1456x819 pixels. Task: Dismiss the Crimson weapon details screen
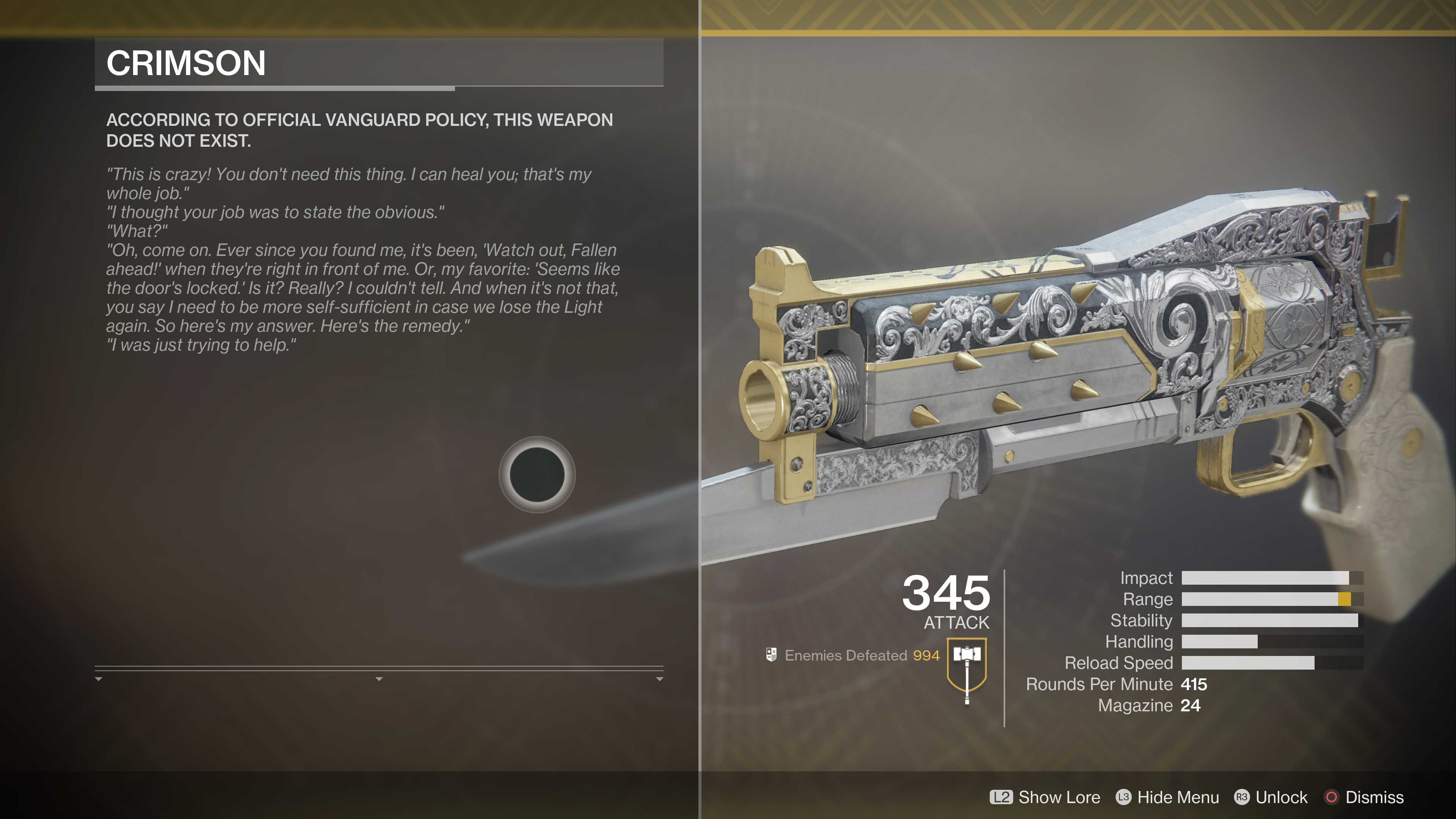pos(1364,797)
